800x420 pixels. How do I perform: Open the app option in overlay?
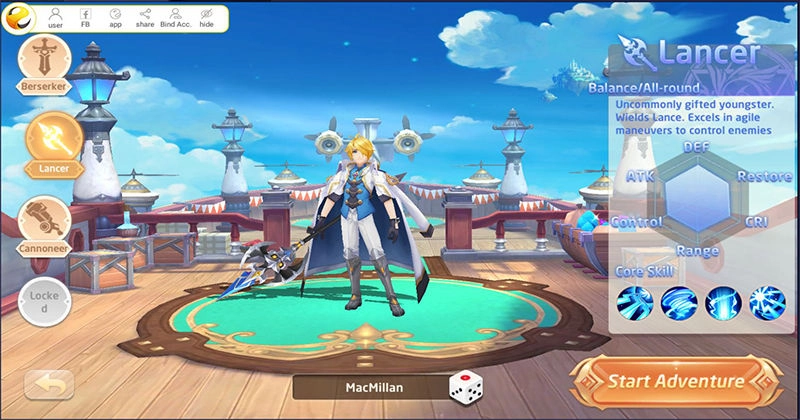pos(115,17)
